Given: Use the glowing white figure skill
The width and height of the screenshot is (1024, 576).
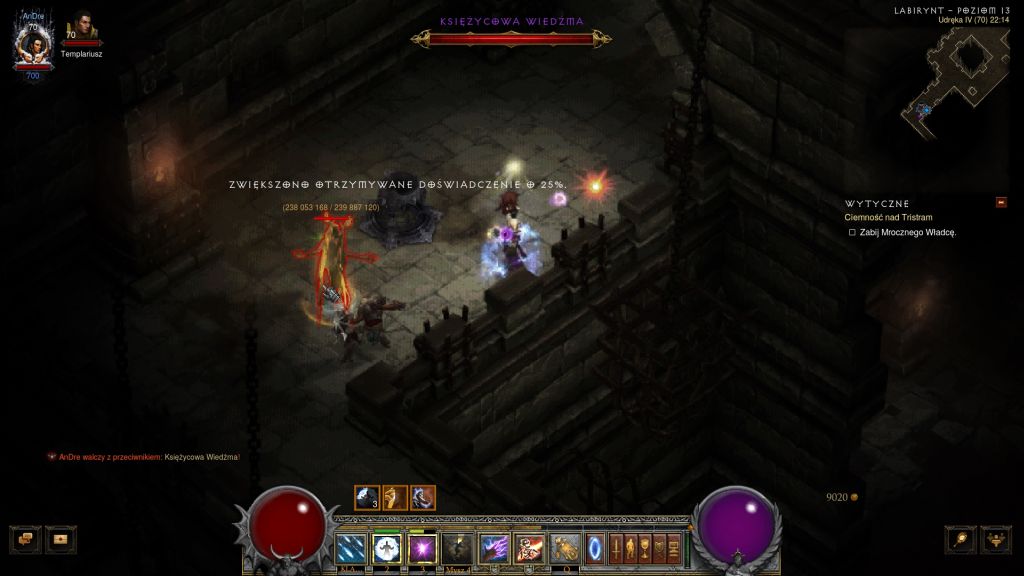Looking at the screenshot, I should pos(386,548).
